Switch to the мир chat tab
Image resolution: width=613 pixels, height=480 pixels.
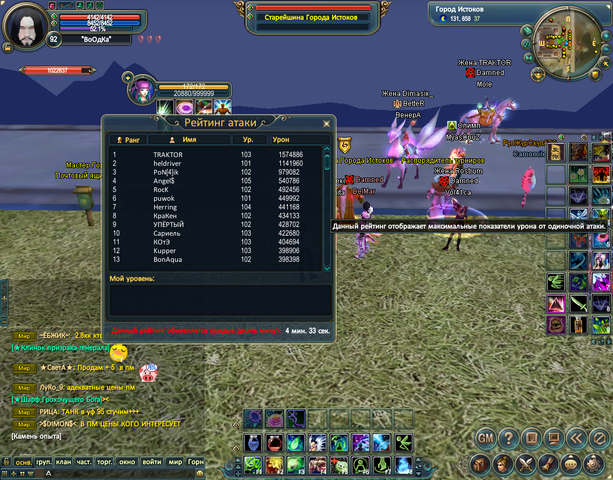click(x=174, y=462)
